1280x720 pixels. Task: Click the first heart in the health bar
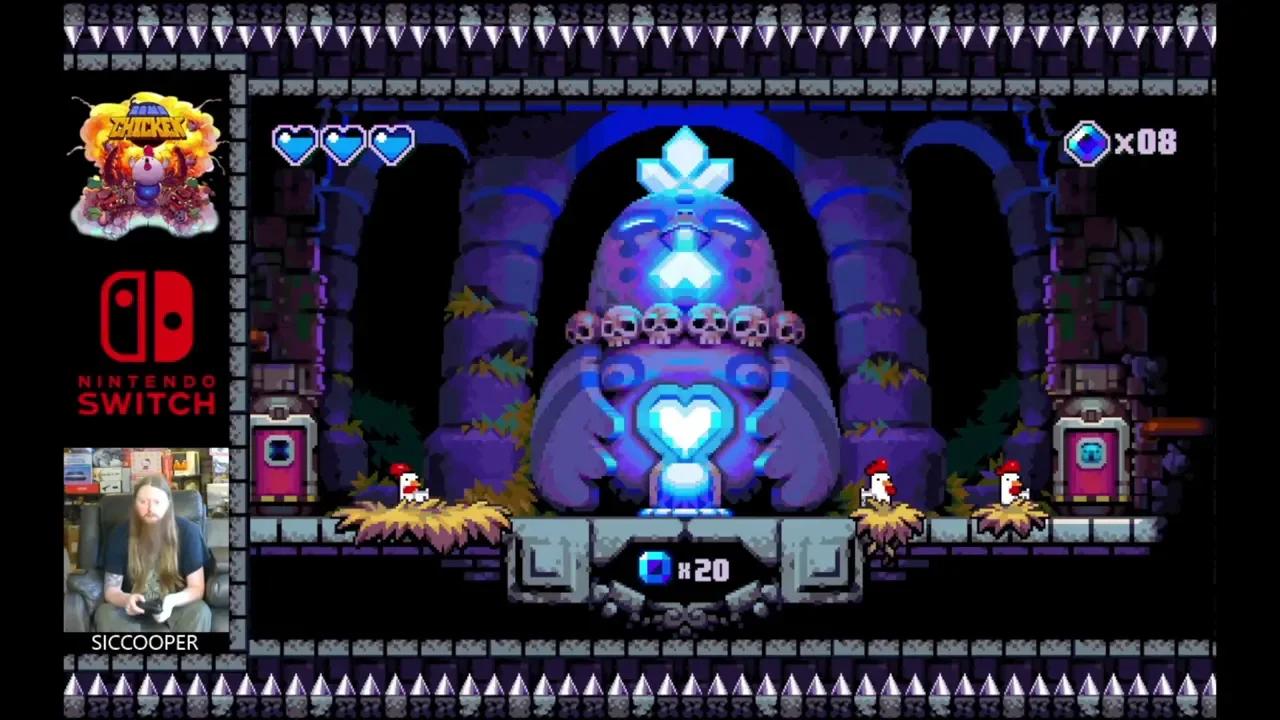(295, 144)
